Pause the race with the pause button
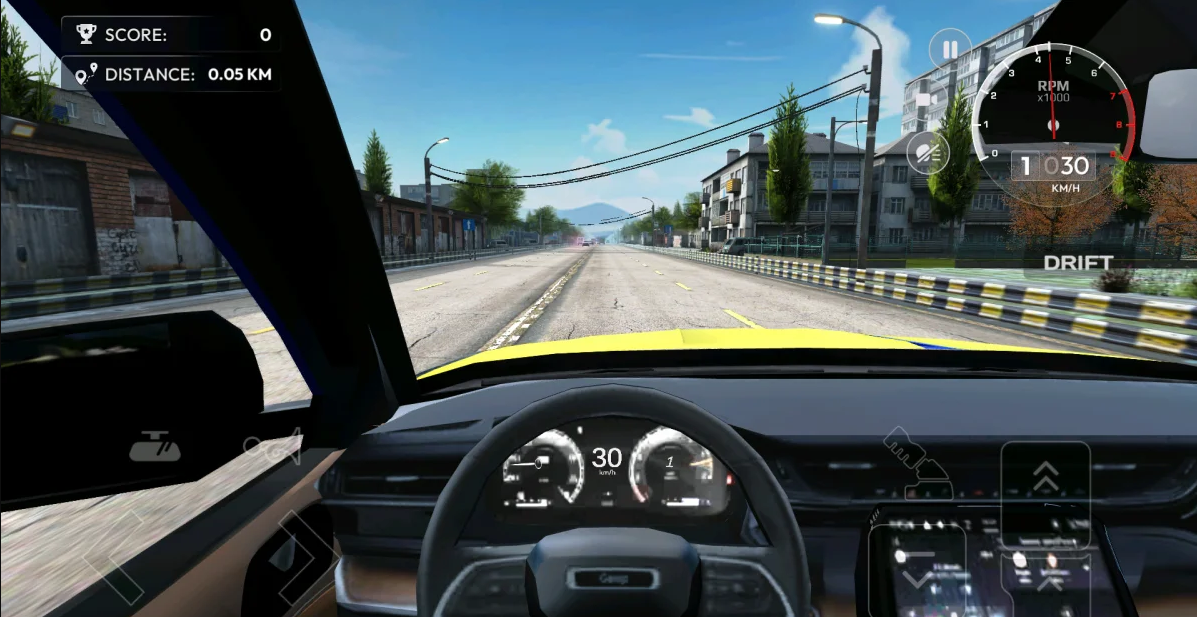The width and height of the screenshot is (1197, 617). (949, 48)
